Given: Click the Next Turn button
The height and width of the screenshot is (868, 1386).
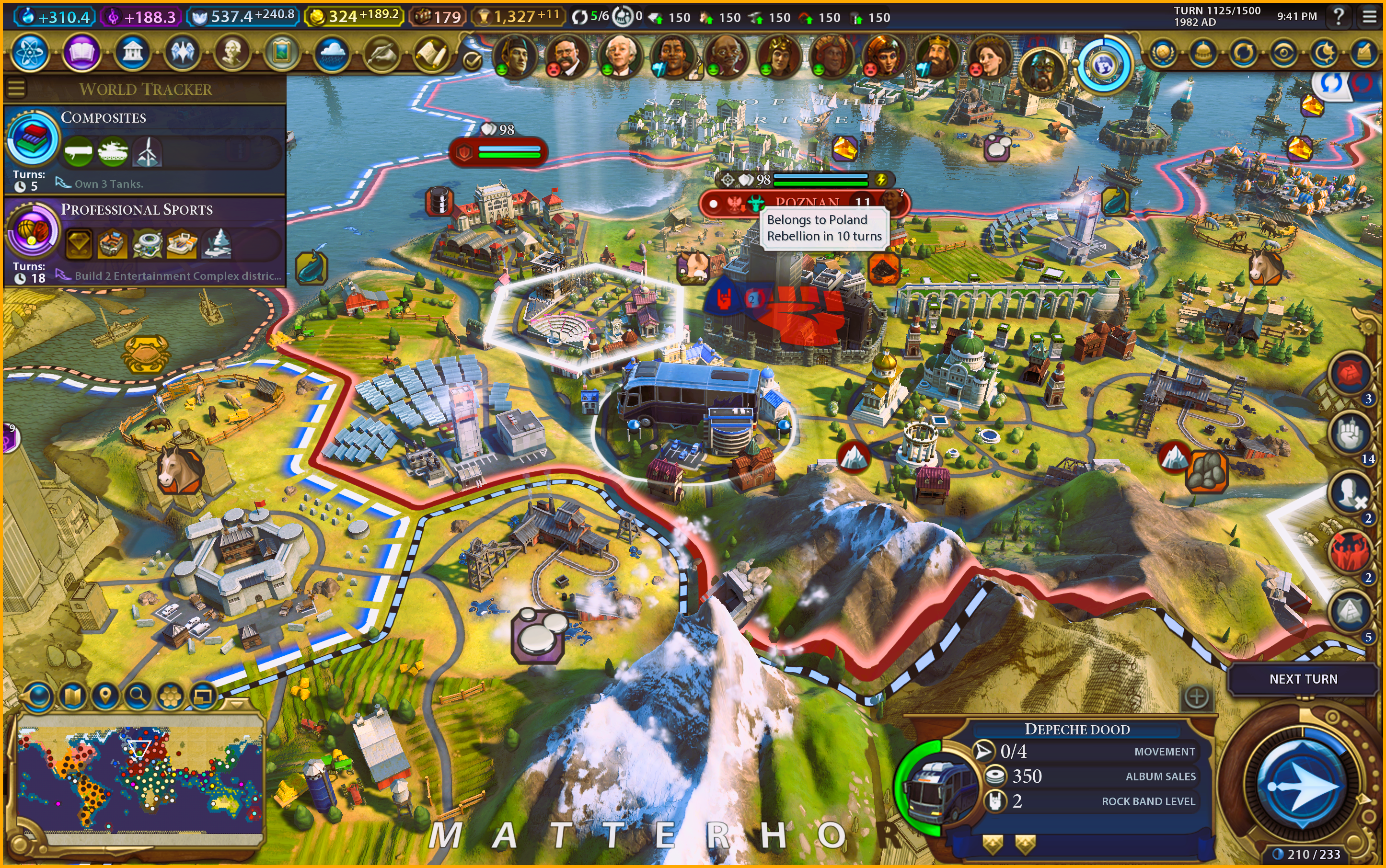Looking at the screenshot, I should click(1303, 679).
